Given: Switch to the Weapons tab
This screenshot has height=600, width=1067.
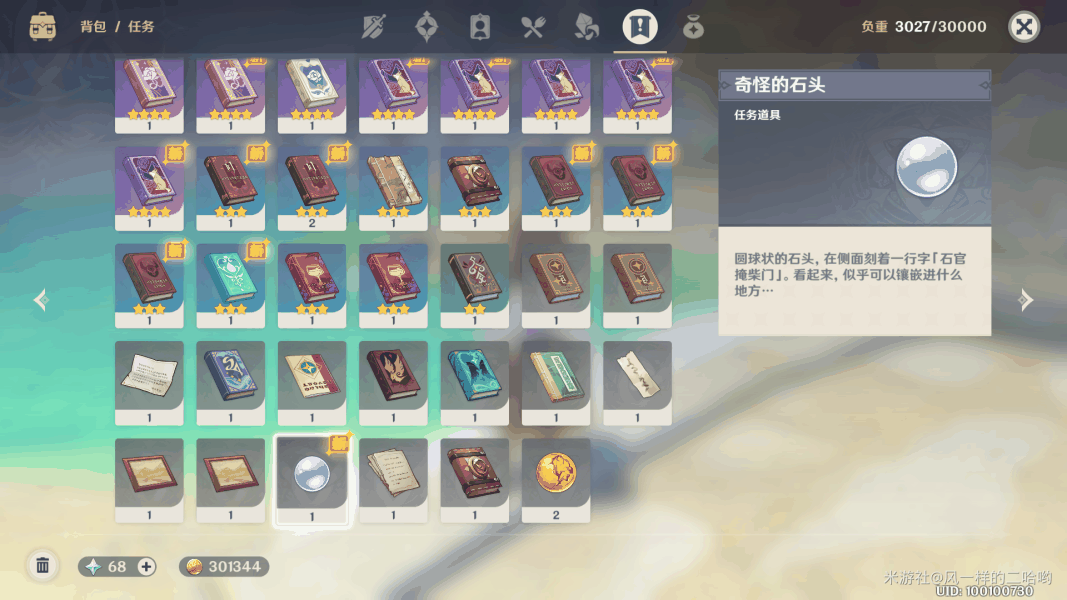Looking at the screenshot, I should tap(374, 27).
